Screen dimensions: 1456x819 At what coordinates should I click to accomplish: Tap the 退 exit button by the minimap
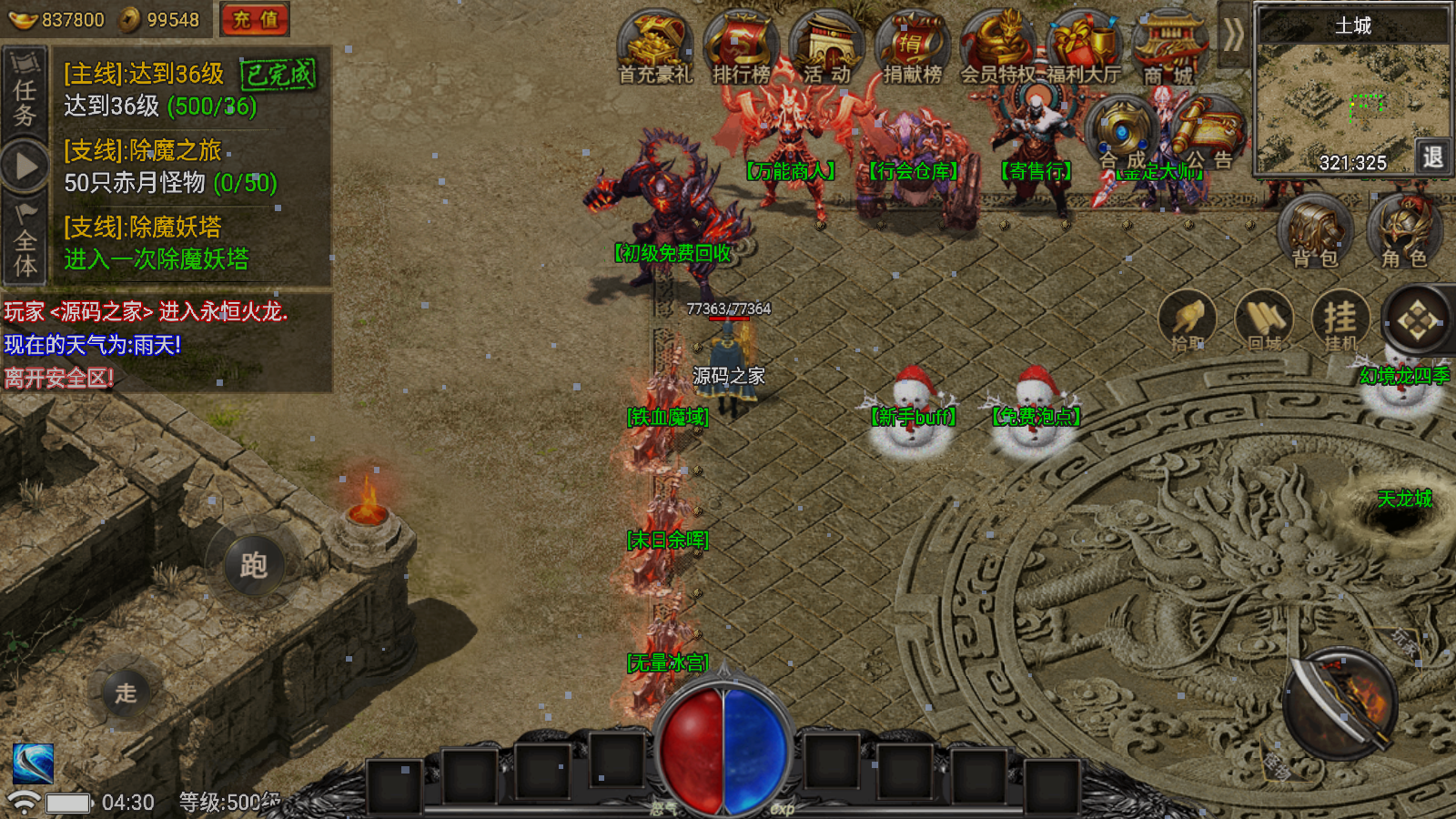click(x=1432, y=157)
